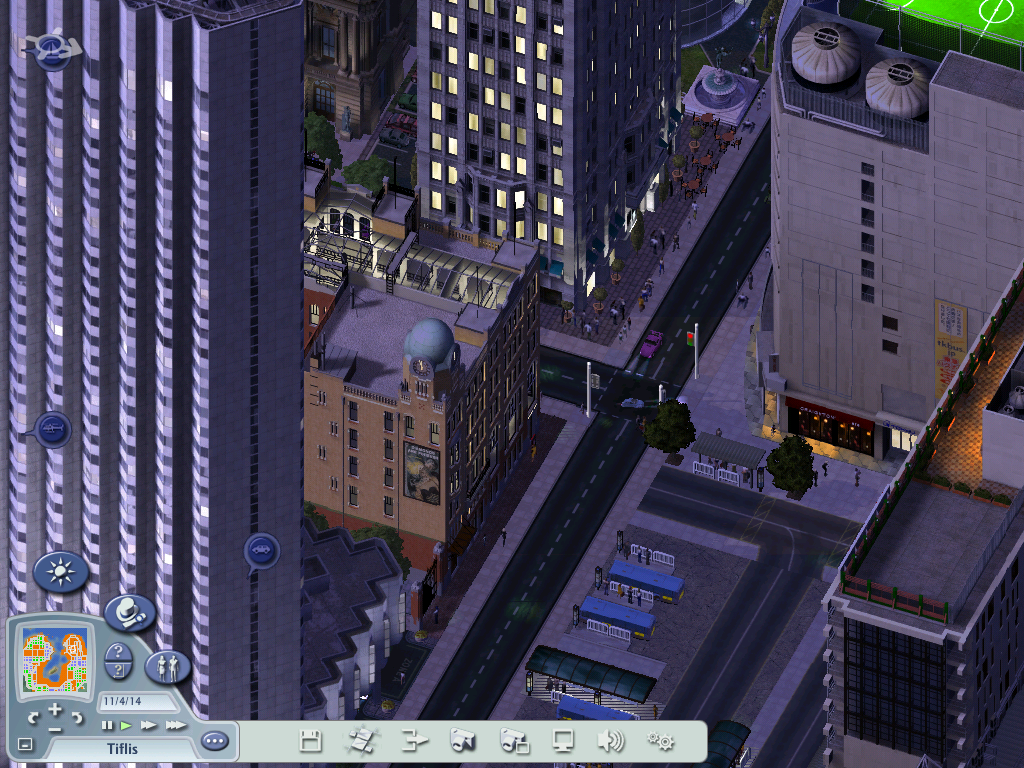Rotate the view counterclockwise
The height and width of the screenshot is (768, 1024).
(34, 717)
